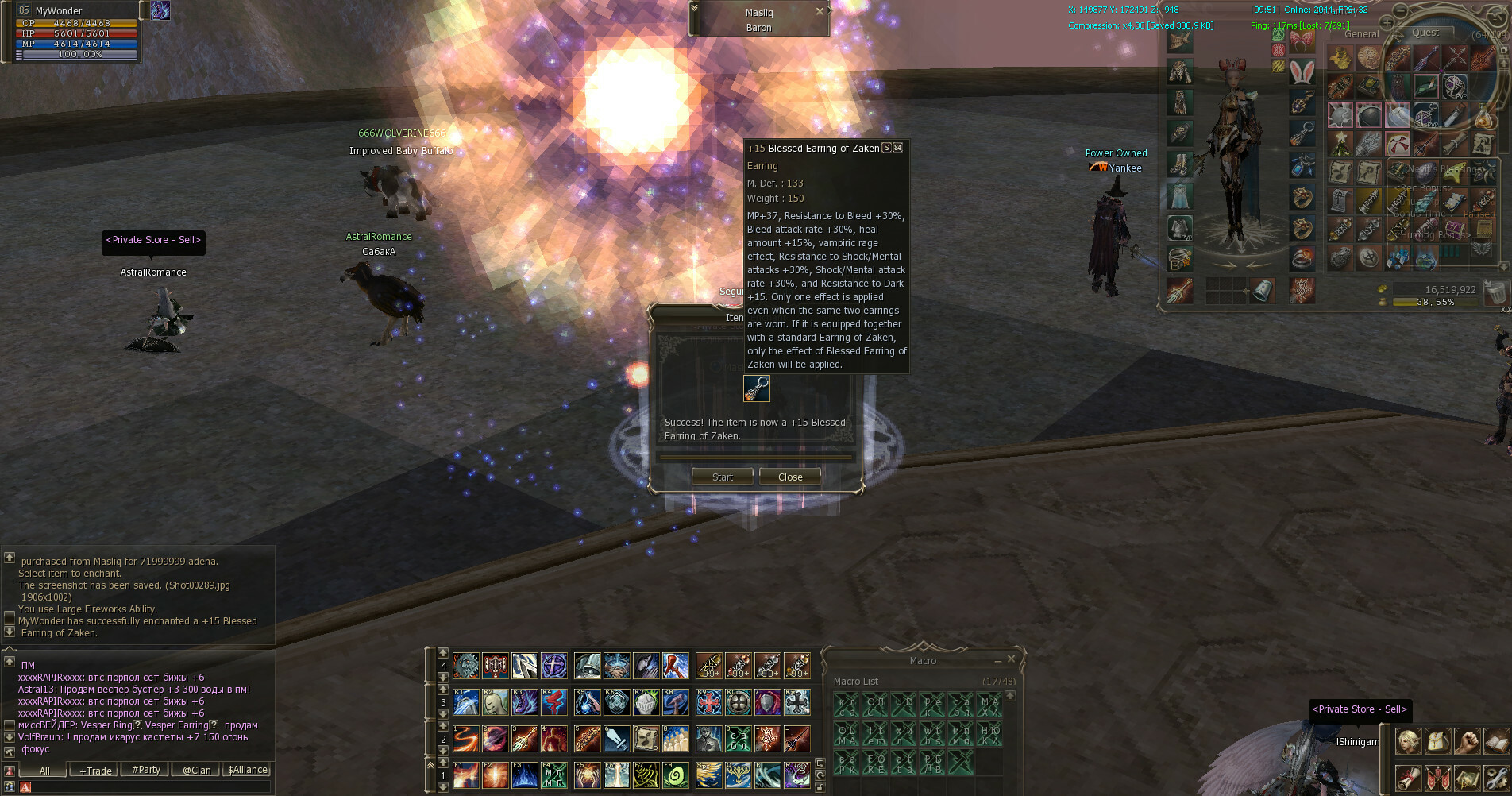Select the Blessed Earring of Zaken enchant slot
Viewport: 1512px width, 796px height.
pos(756,388)
